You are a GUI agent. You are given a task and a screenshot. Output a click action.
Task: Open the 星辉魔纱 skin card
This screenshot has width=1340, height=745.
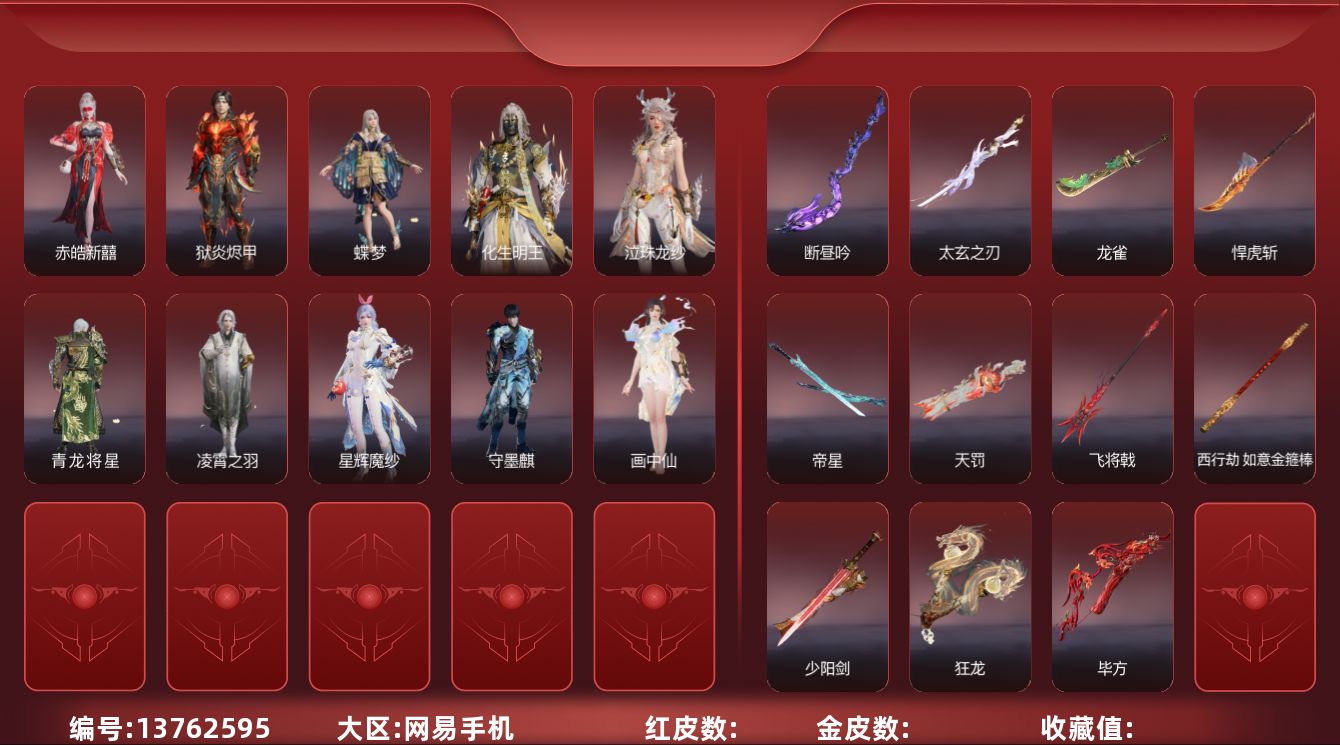coord(369,388)
